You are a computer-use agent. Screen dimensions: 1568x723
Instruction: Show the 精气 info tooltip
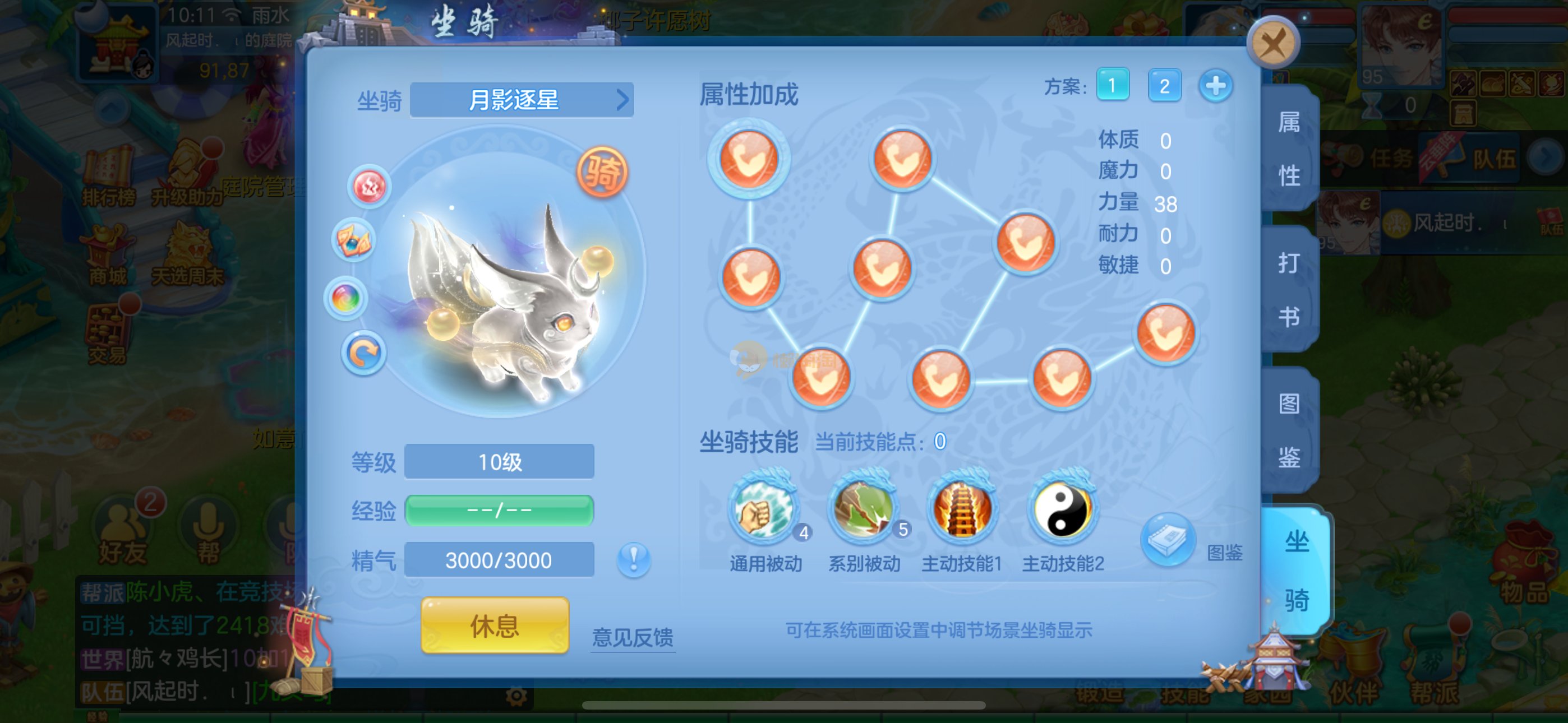[x=633, y=559]
